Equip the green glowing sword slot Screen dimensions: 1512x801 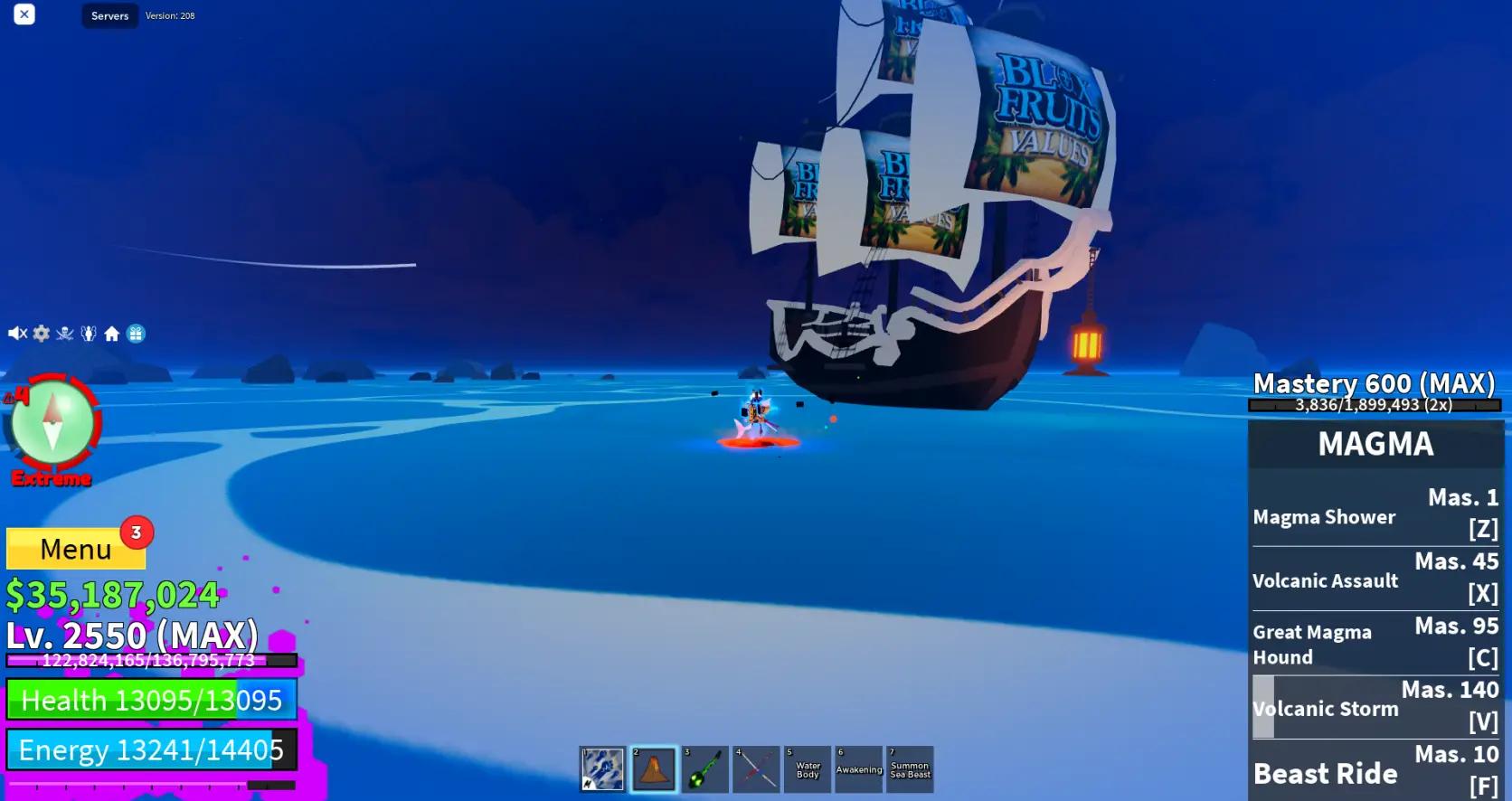pyautogui.click(x=704, y=769)
